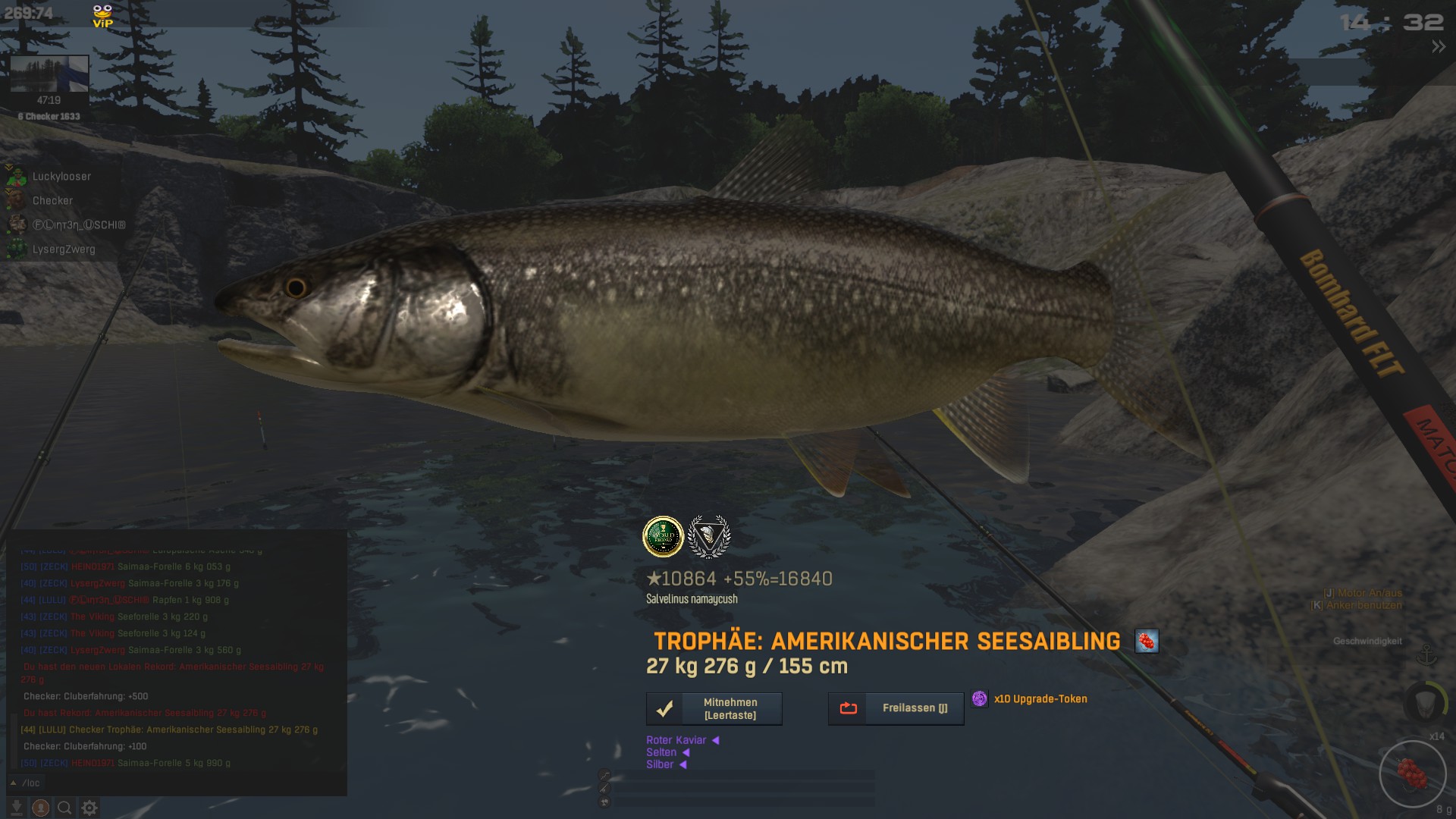The height and width of the screenshot is (819, 1456).
Task: Select the gold trophy medal badge
Action: (663, 536)
